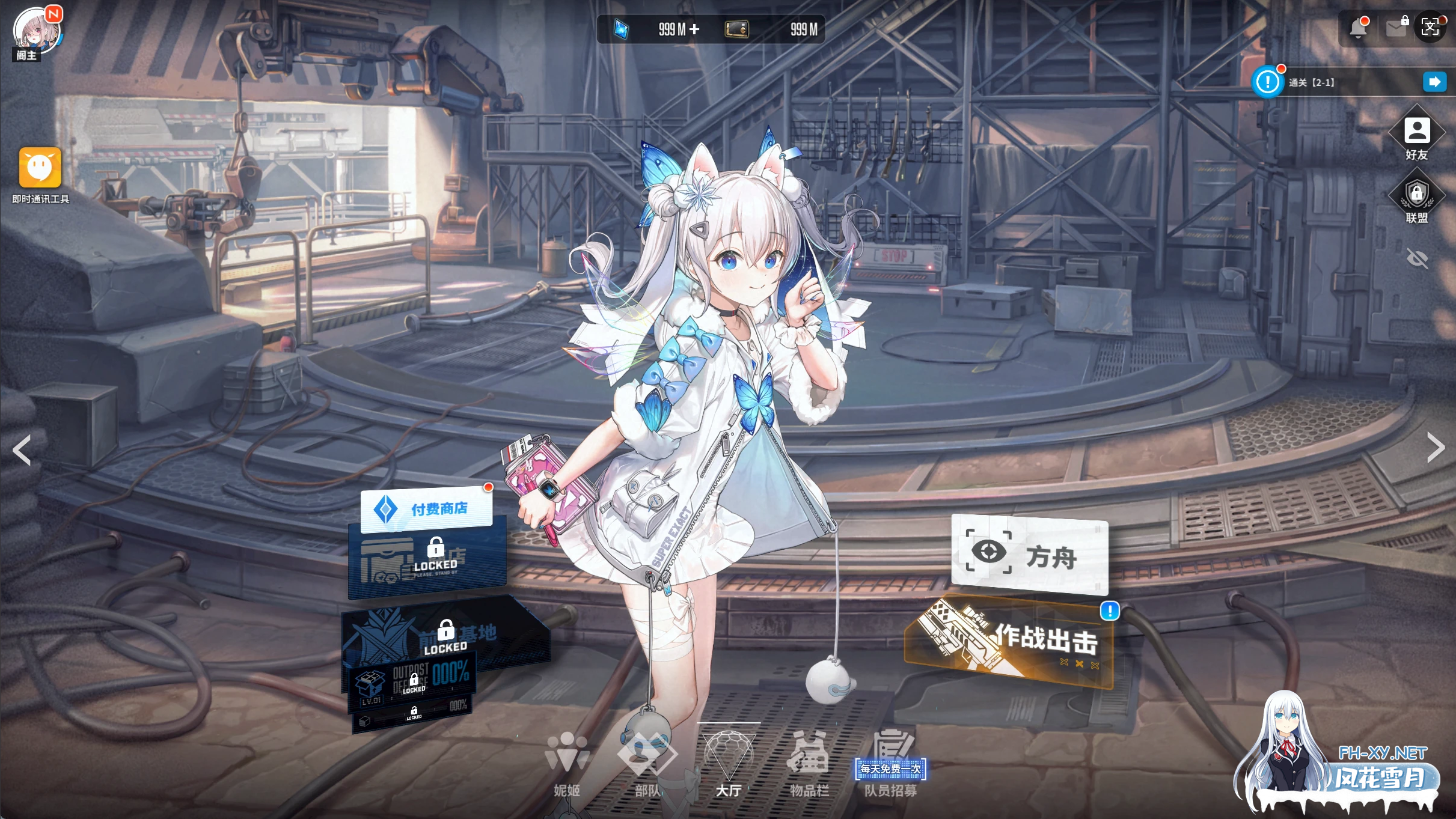1456x819 pixels.
Task: Add more blue gems with plus button
Action: click(694, 29)
